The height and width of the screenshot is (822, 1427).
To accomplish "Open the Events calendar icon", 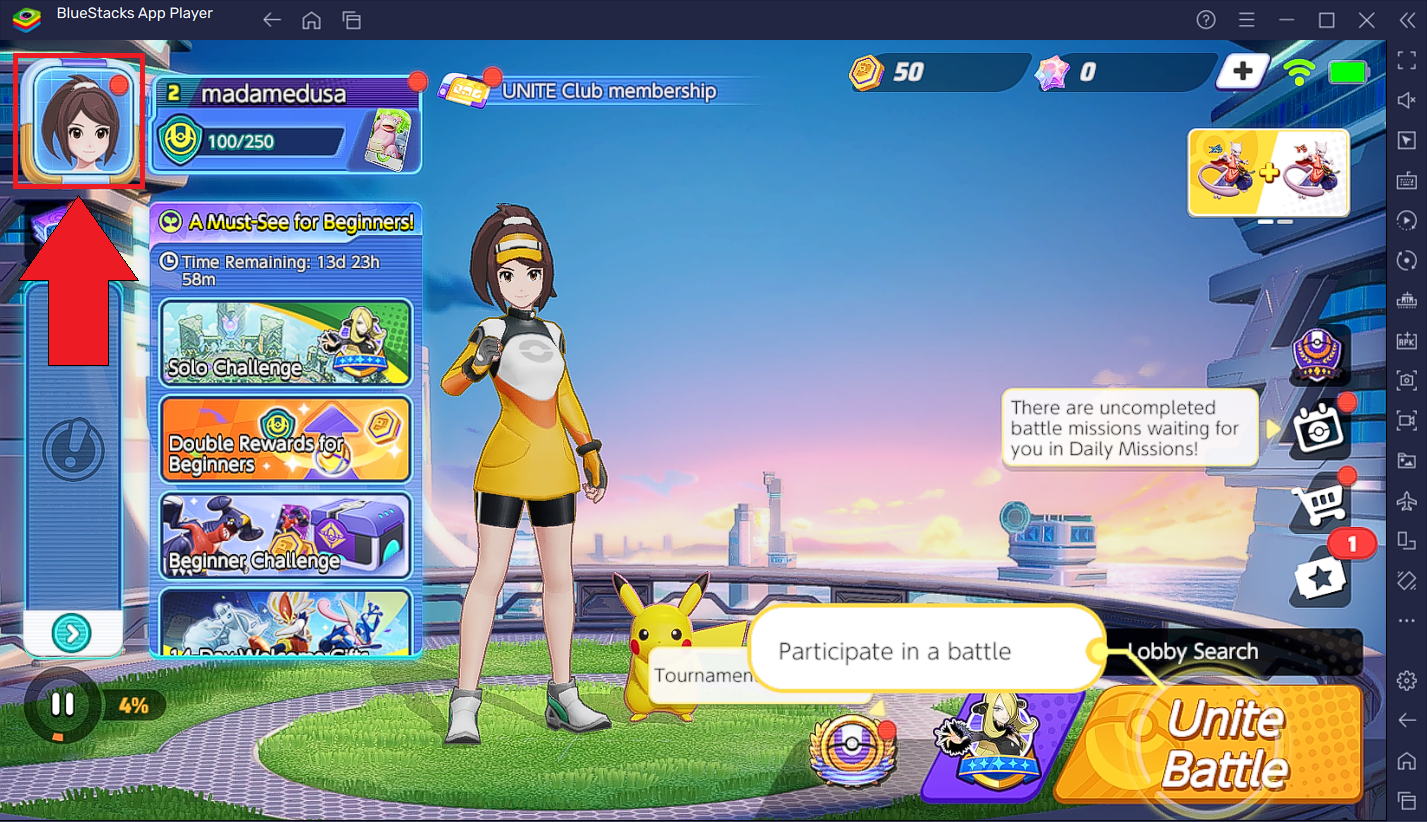I will (x=1320, y=428).
